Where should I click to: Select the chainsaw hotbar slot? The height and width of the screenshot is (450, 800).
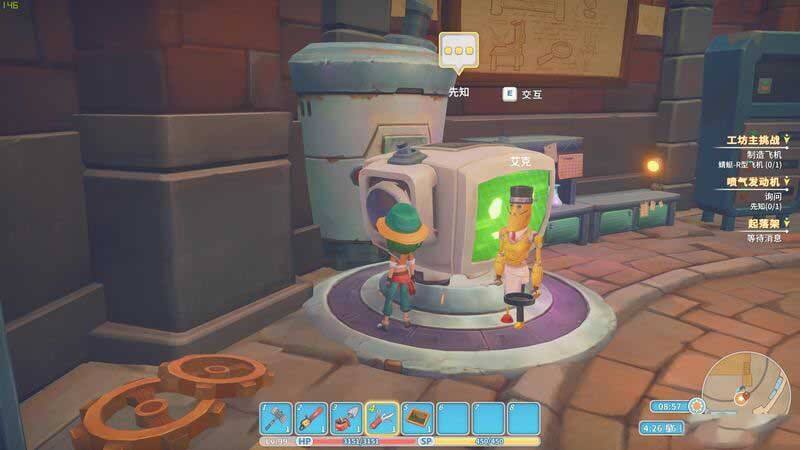[313, 418]
